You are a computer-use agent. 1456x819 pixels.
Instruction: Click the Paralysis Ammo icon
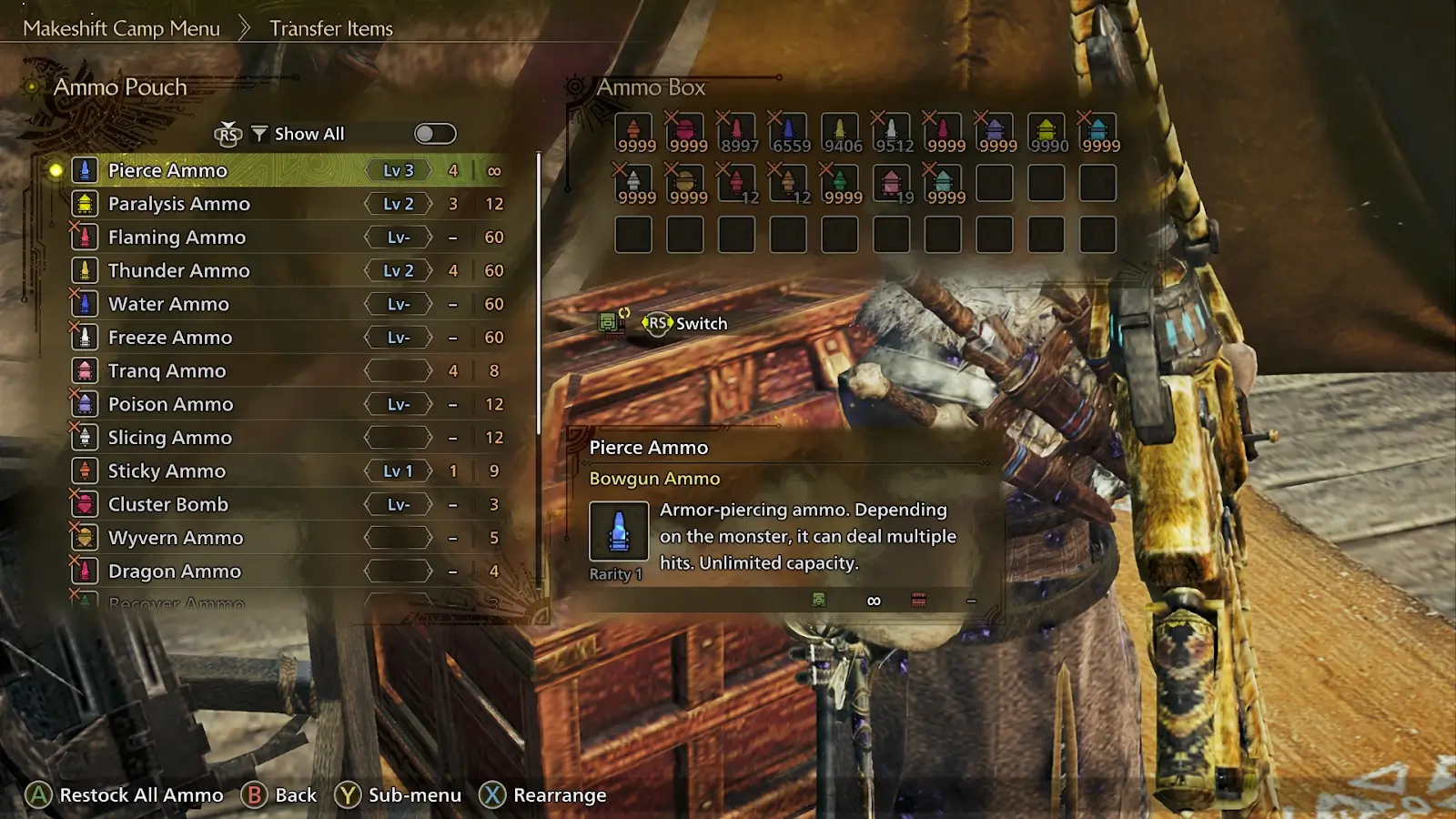86,203
